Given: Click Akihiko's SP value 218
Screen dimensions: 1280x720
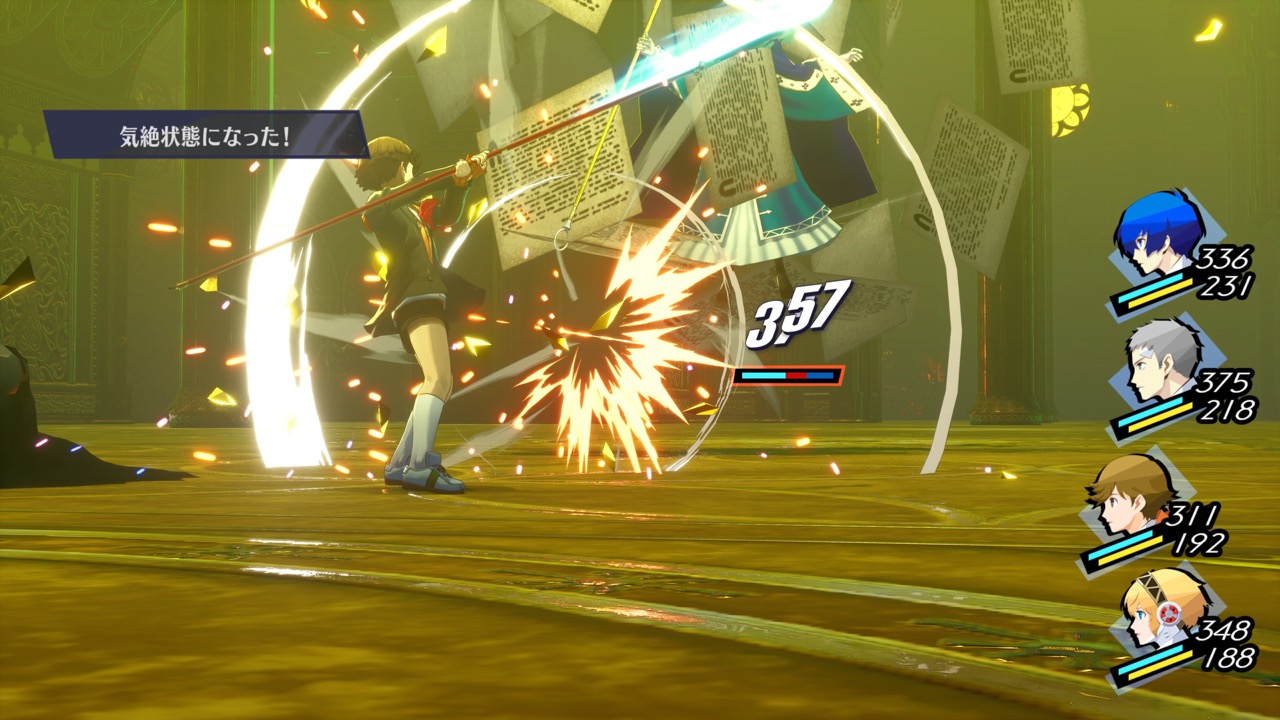Looking at the screenshot, I should tap(1229, 408).
